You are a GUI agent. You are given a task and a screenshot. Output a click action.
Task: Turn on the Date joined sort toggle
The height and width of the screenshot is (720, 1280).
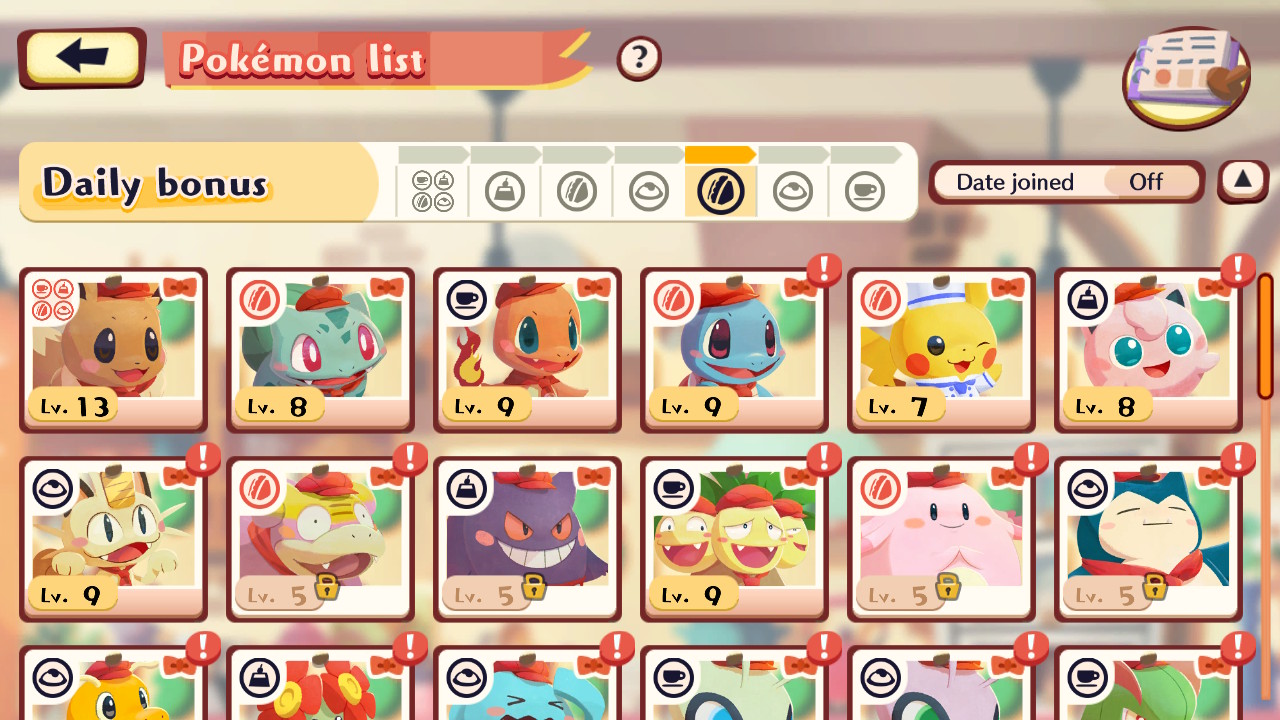tap(1146, 182)
